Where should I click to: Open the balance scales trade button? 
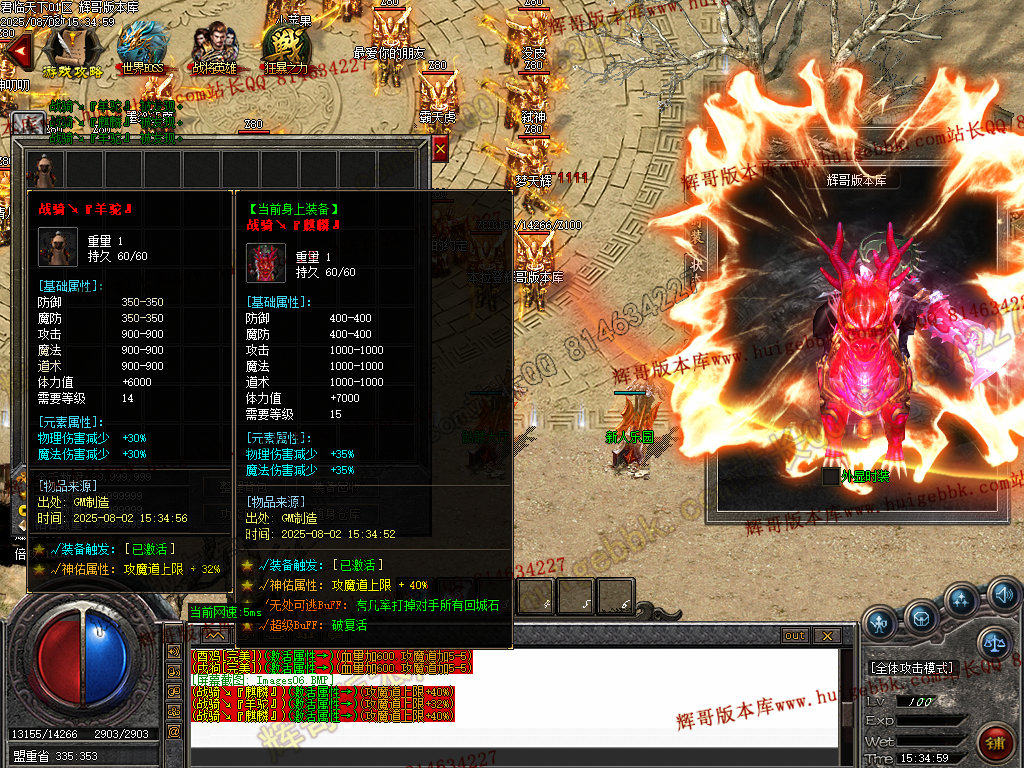[x=994, y=644]
